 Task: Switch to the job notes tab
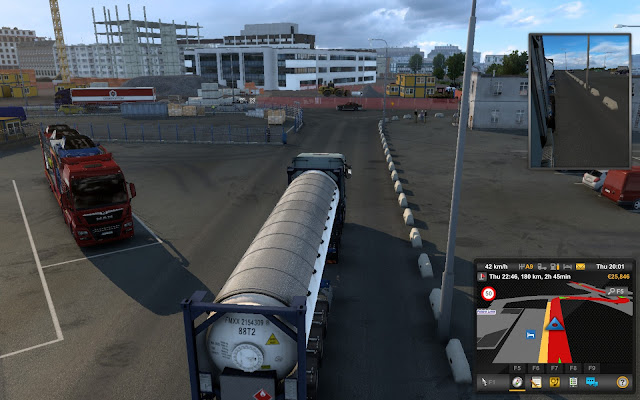click(x=536, y=381)
